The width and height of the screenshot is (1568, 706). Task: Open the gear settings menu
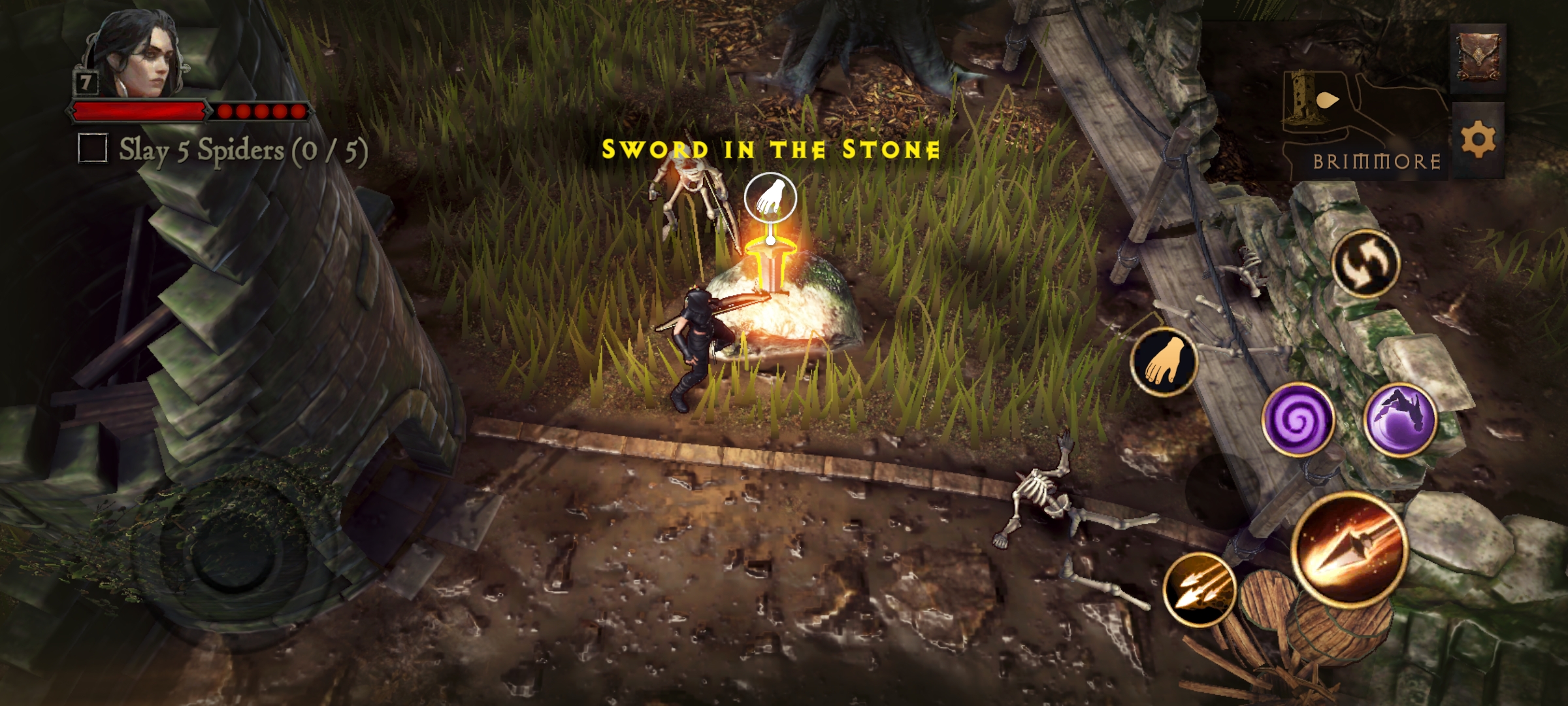(1478, 140)
